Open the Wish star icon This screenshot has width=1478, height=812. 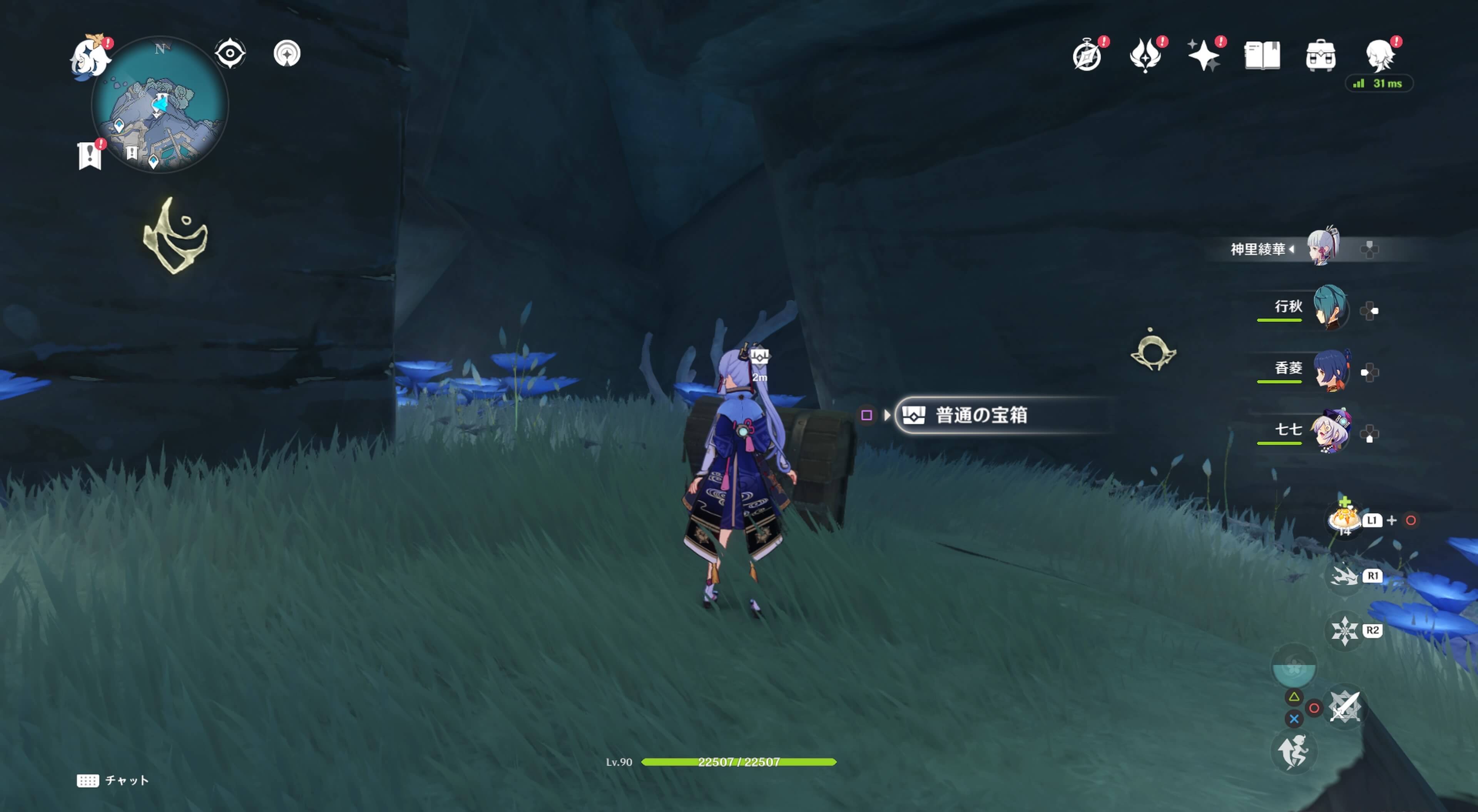click(x=1205, y=55)
